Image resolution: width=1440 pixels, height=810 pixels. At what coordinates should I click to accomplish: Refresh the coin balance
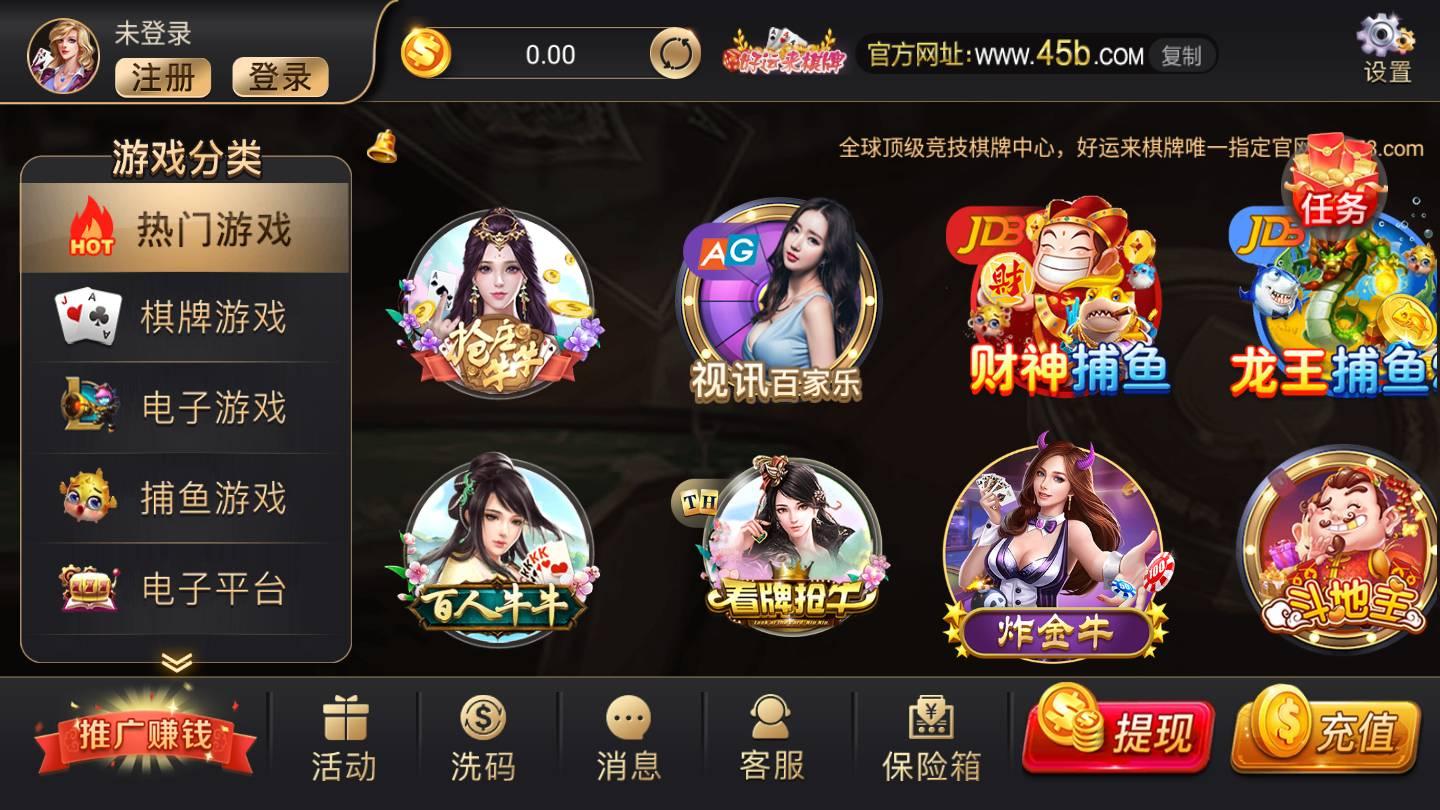(676, 55)
